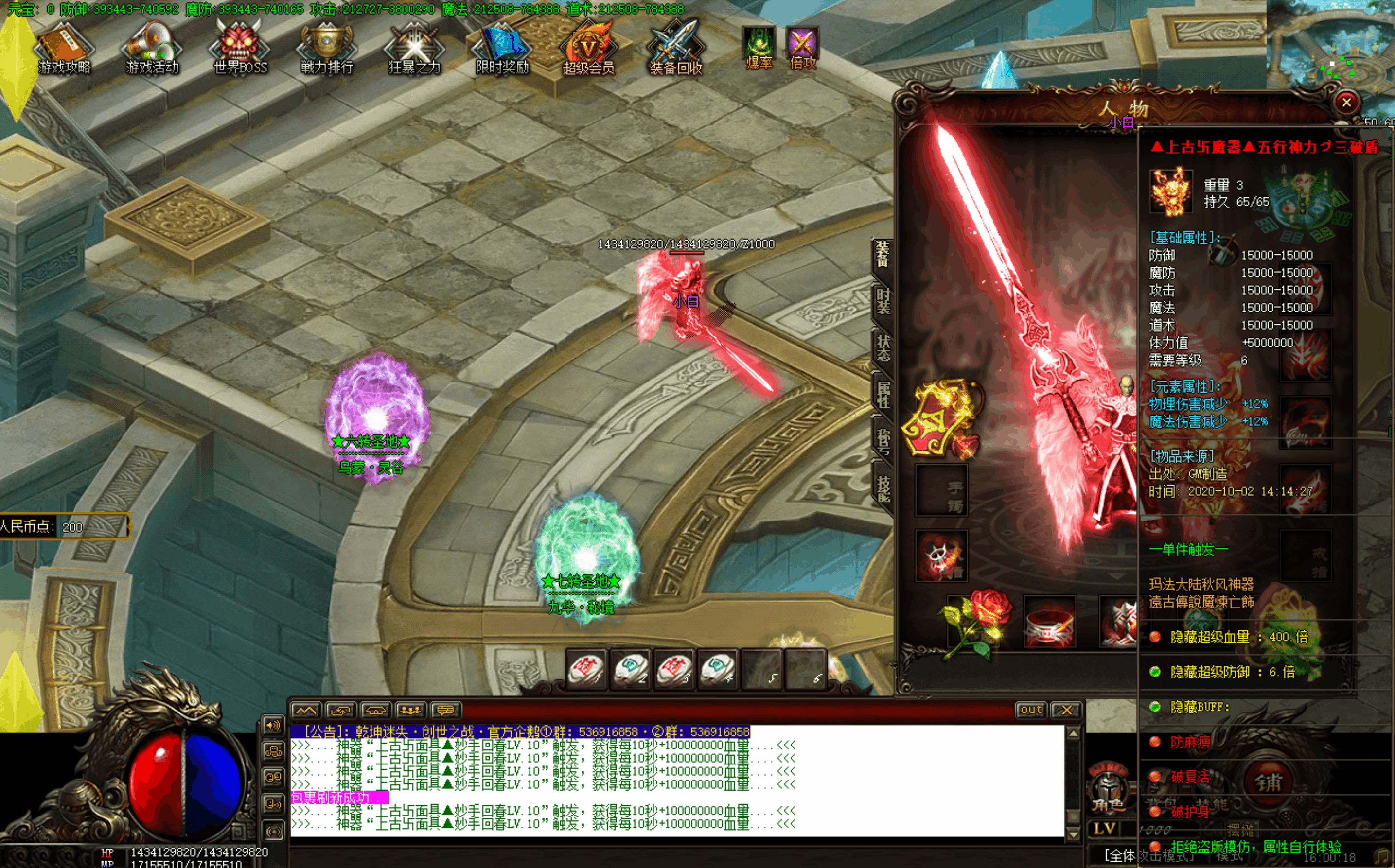
Task: Select the golden shield equipment slot
Action: [941, 419]
